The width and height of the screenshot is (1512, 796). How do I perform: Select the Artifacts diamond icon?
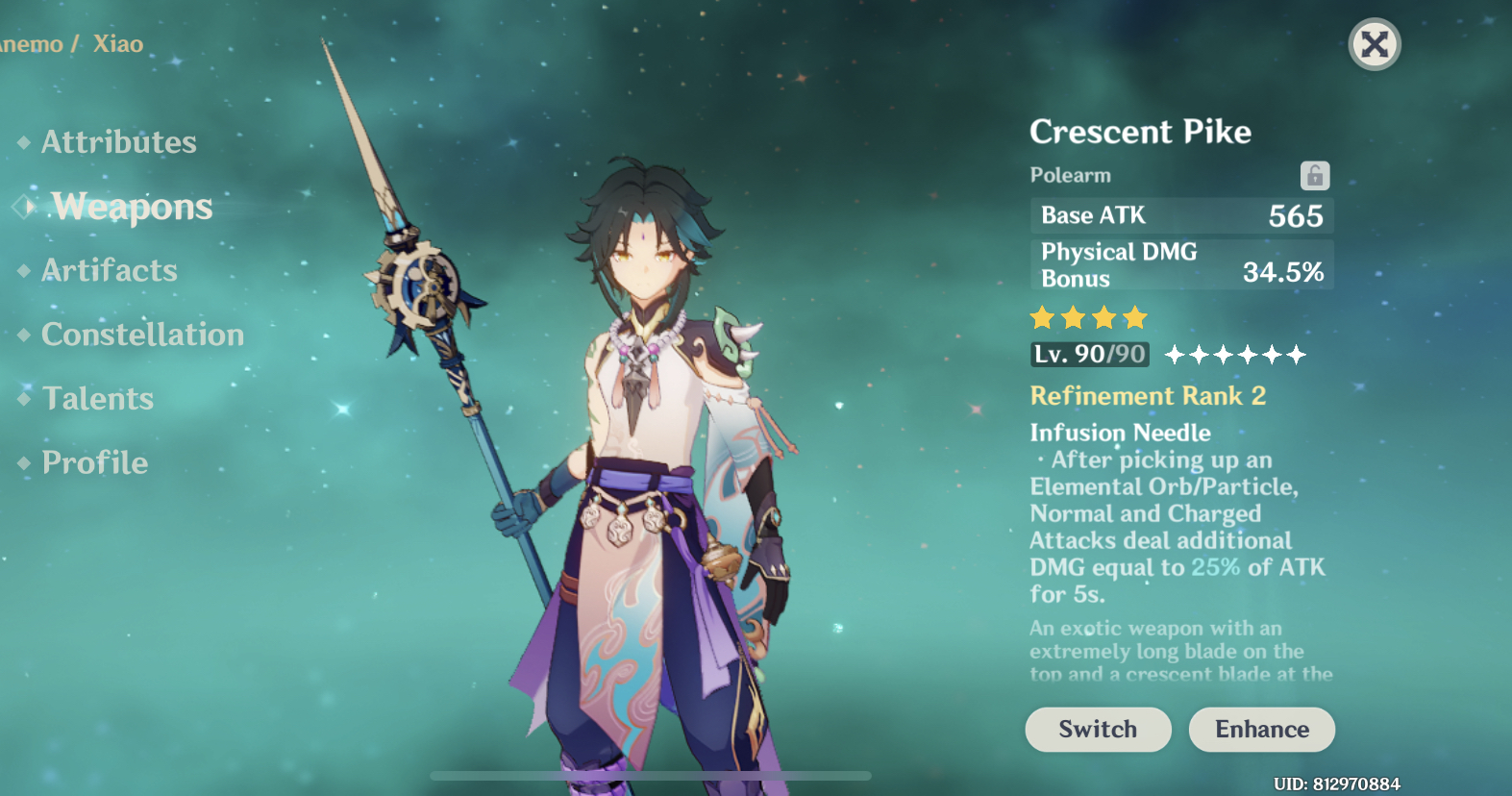pos(24,271)
